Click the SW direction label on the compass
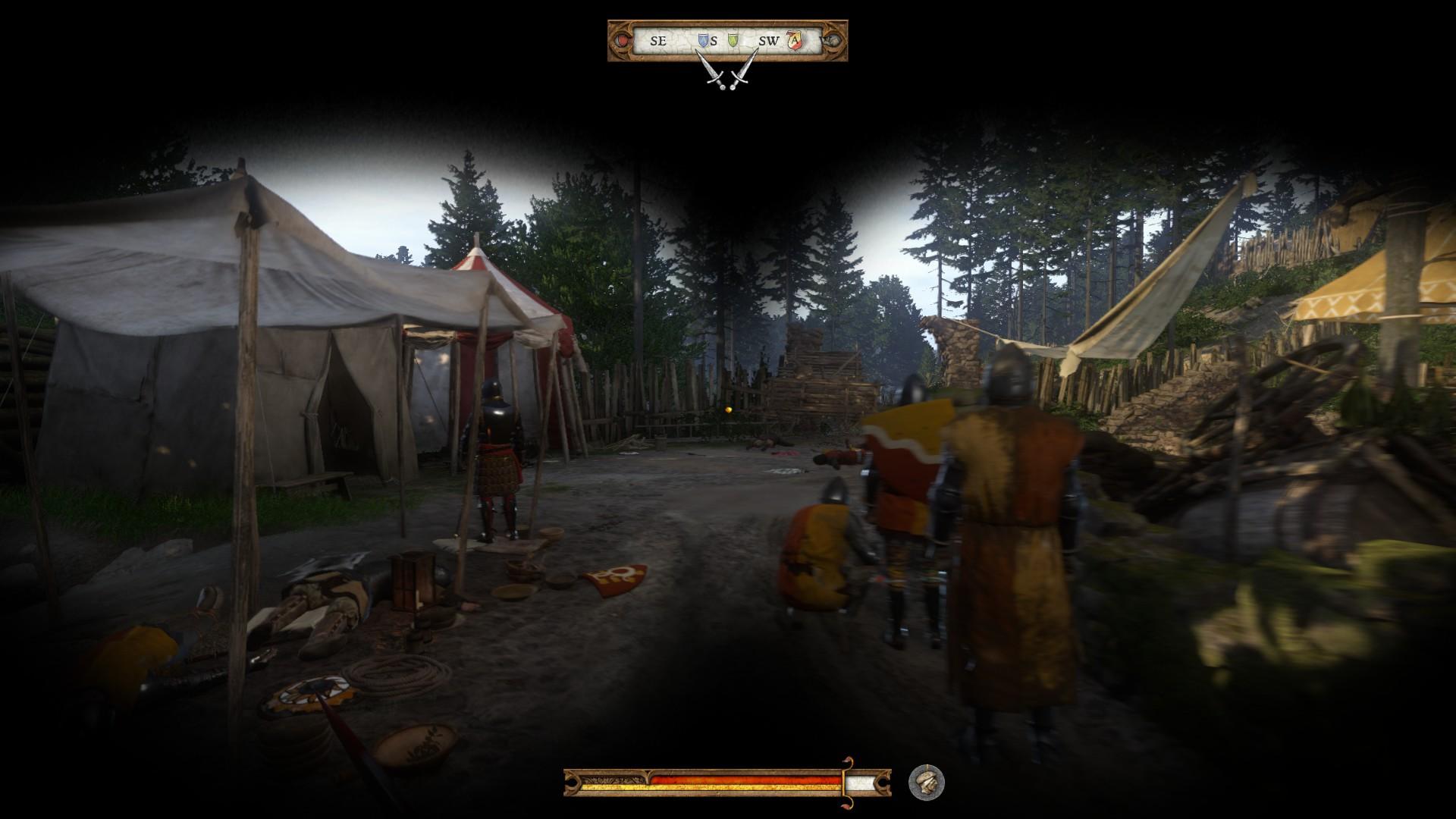 [x=768, y=40]
